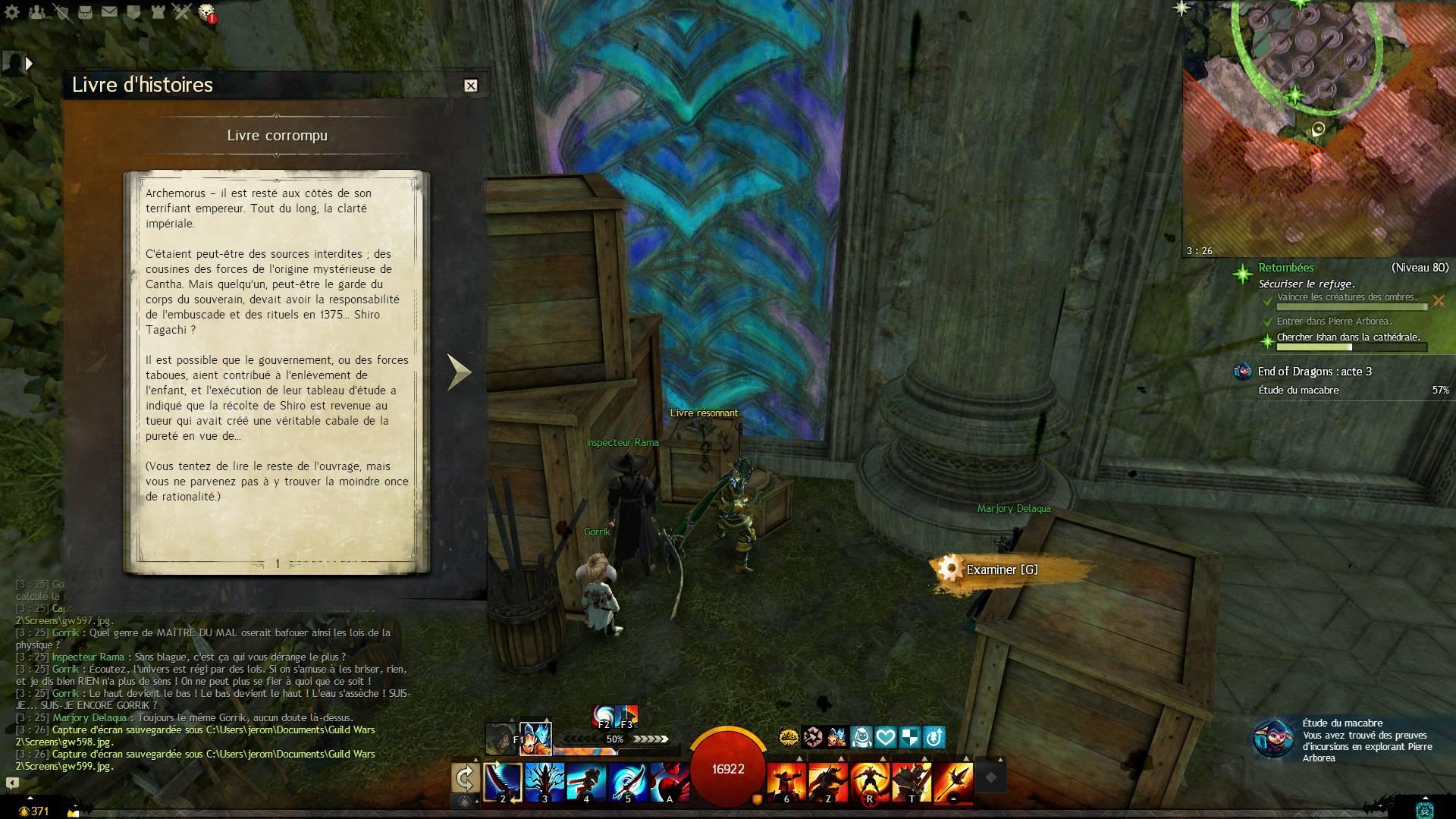
Task: Expand the party portrait arrow
Action: [29, 64]
